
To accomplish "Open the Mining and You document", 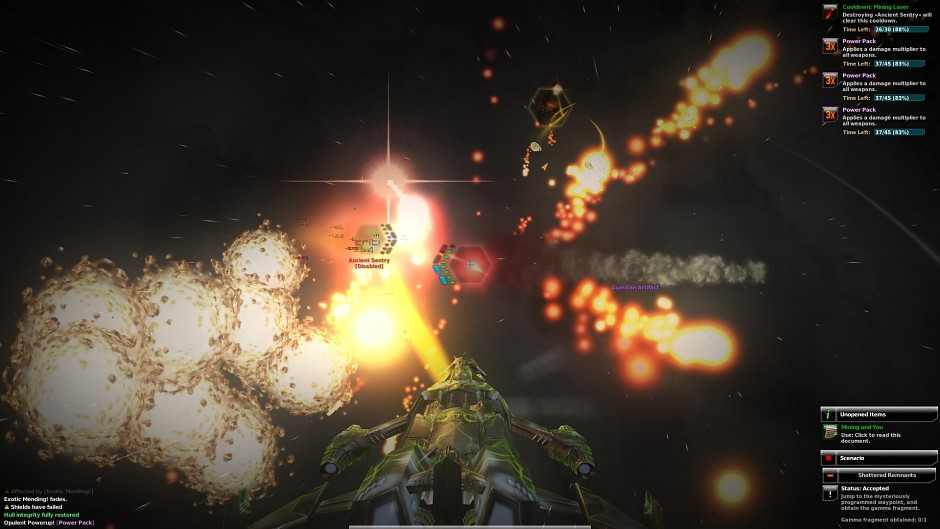I will pos(830,432).
